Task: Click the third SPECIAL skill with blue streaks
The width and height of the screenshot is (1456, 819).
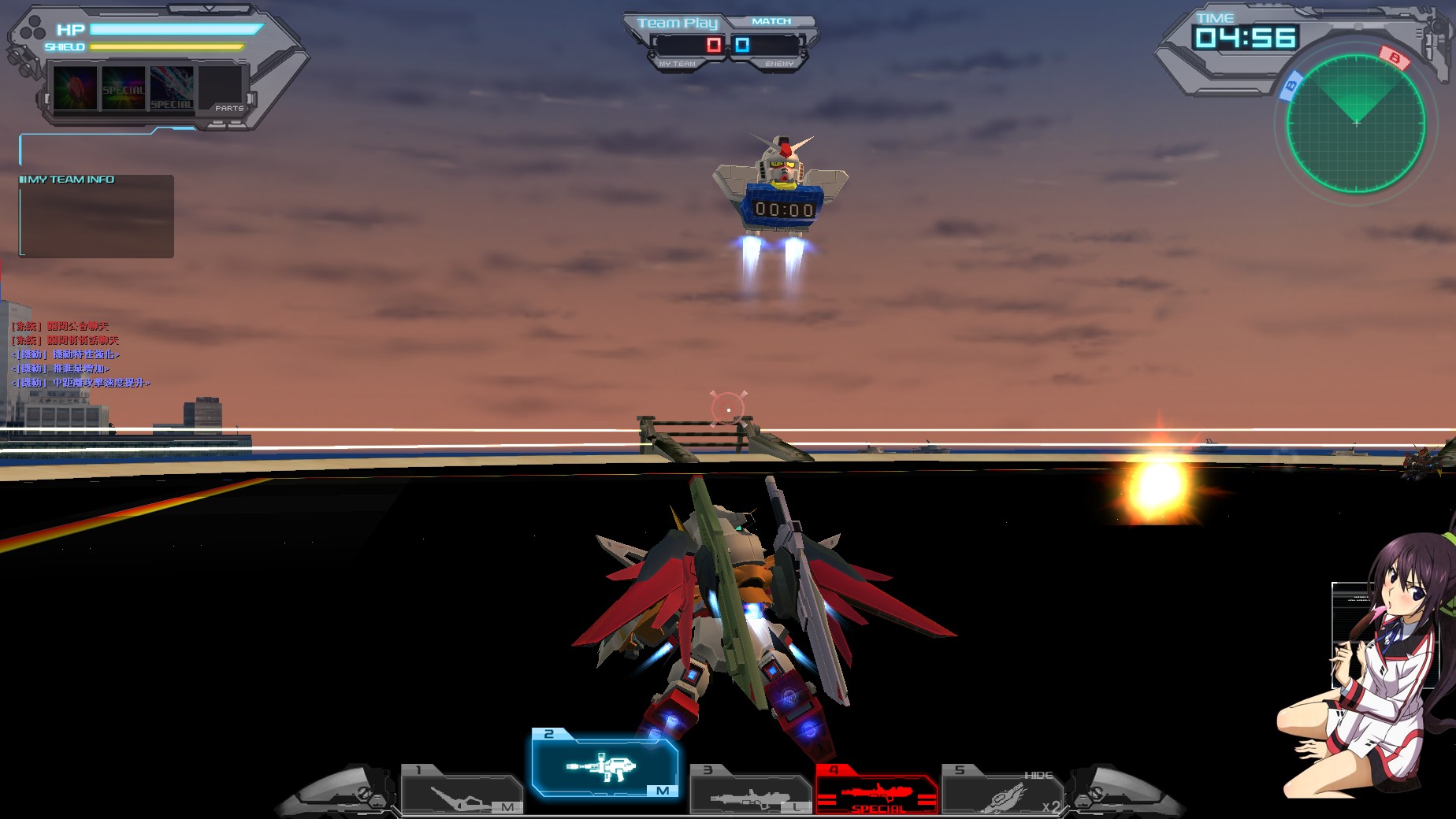Action: click(x=171, y=88)
